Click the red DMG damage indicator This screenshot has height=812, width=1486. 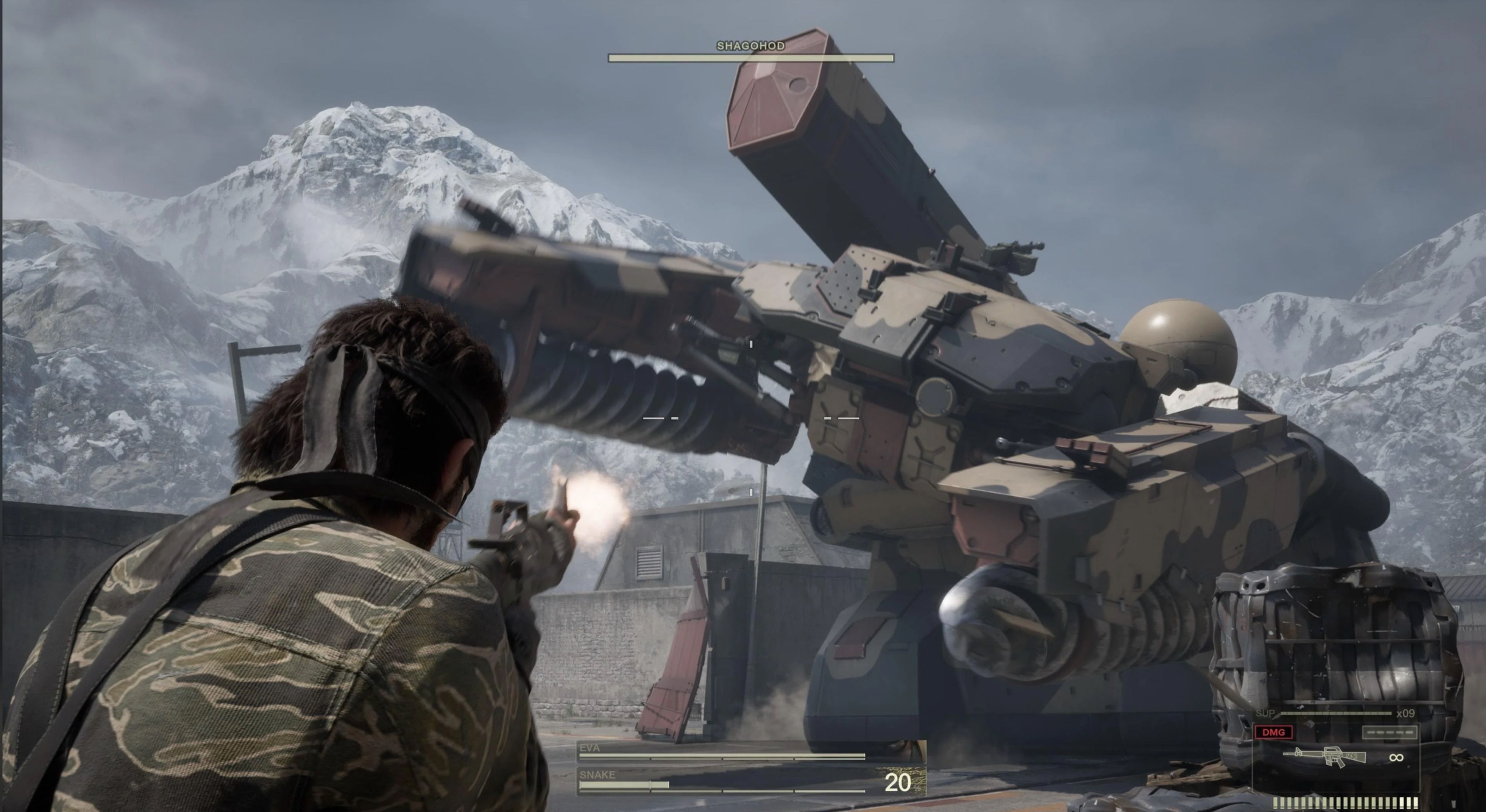click(1274, 732)
